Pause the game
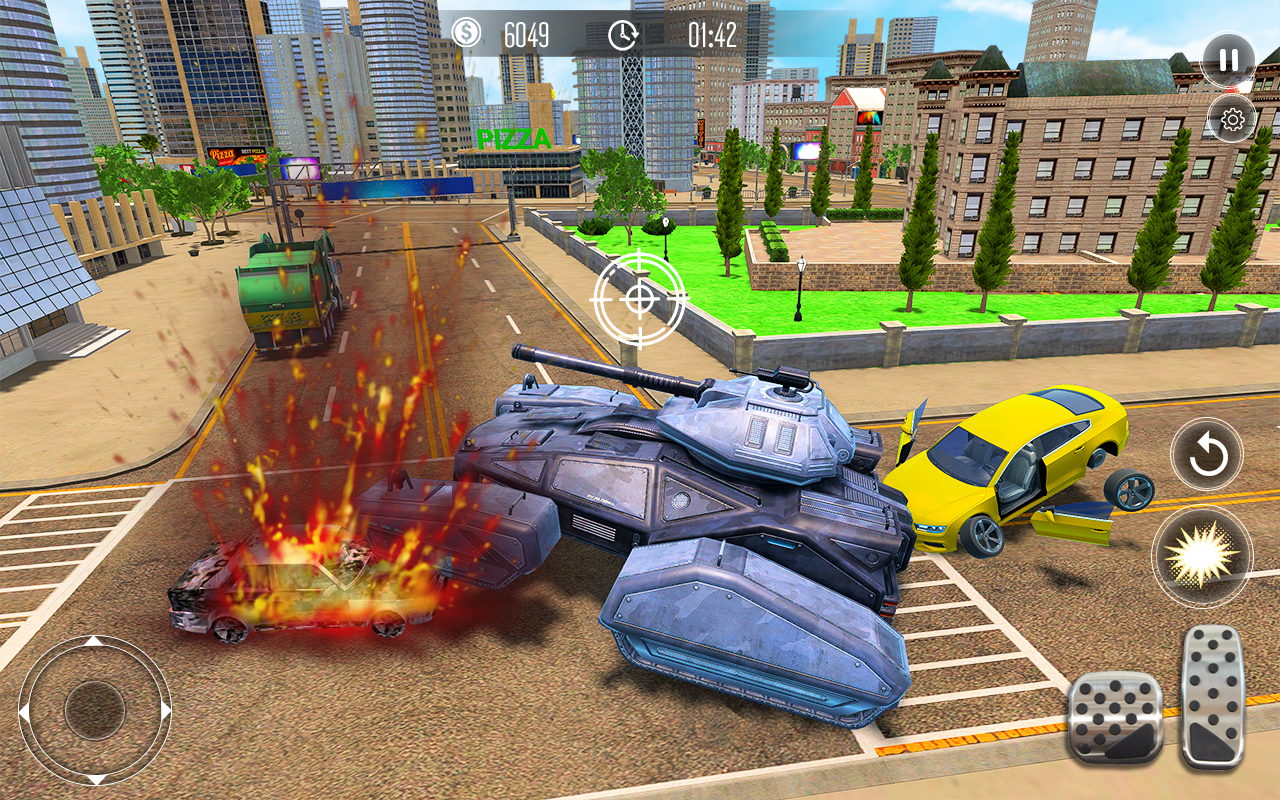Viewport: 1280px width, 800px height. click(1228, 60)
